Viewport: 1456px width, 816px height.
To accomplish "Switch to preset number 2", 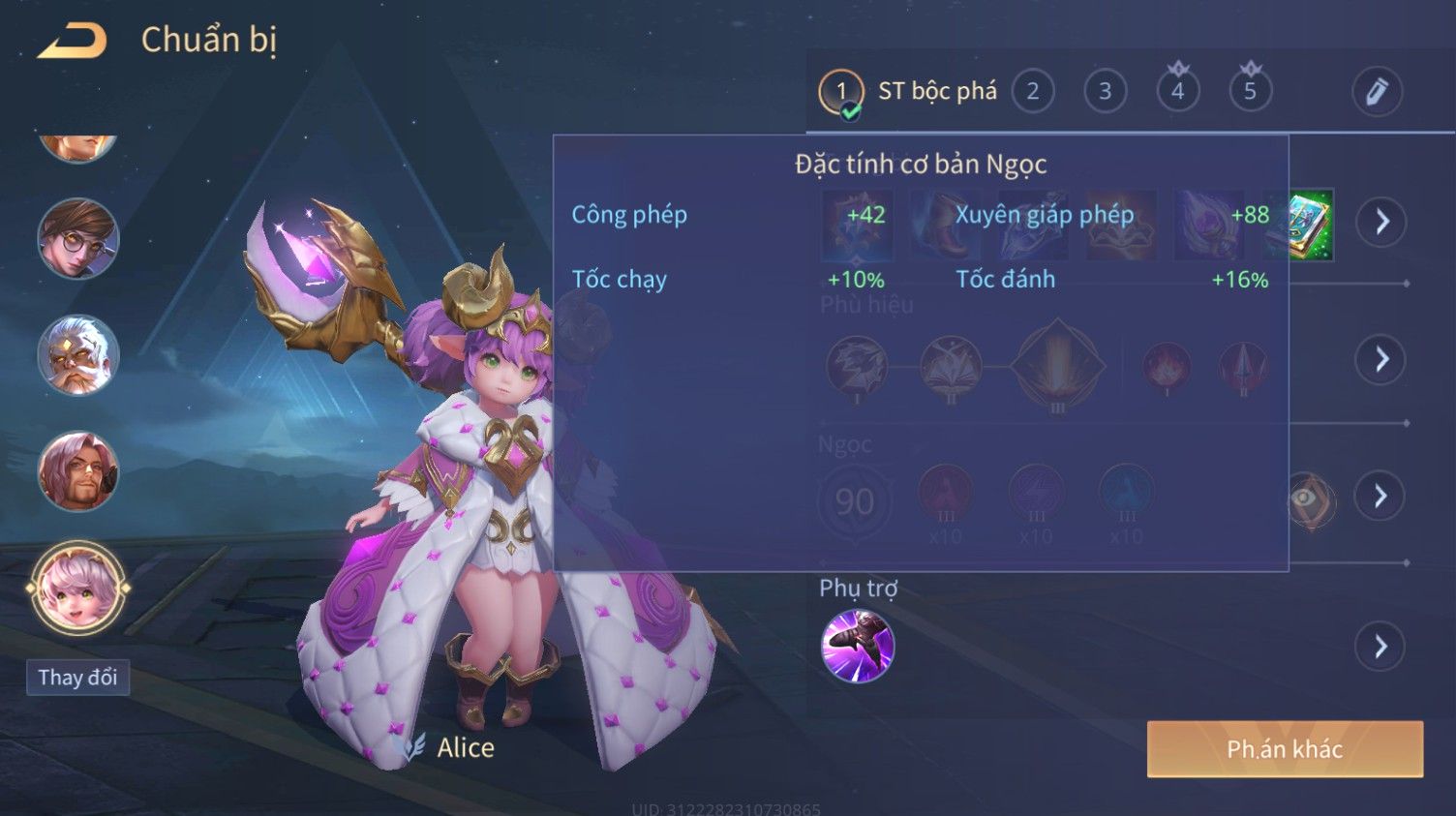I will point(1032,92).
